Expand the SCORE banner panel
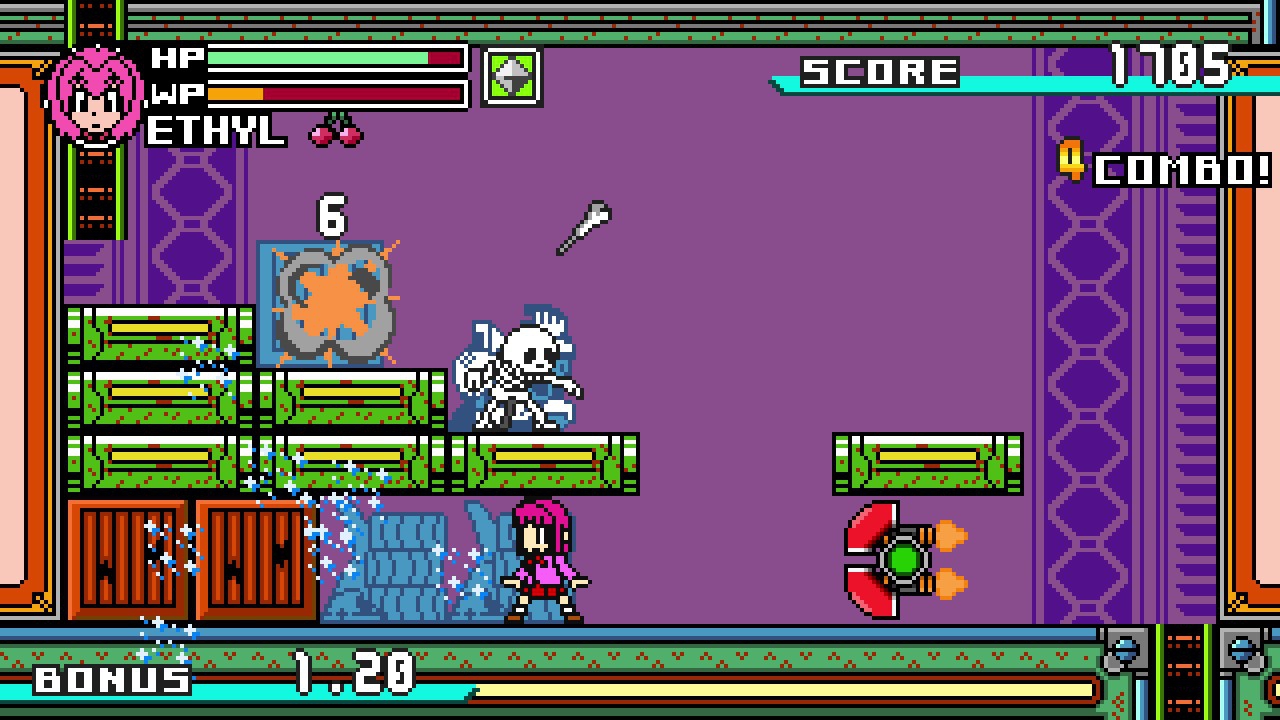 [x=880, y=70]
